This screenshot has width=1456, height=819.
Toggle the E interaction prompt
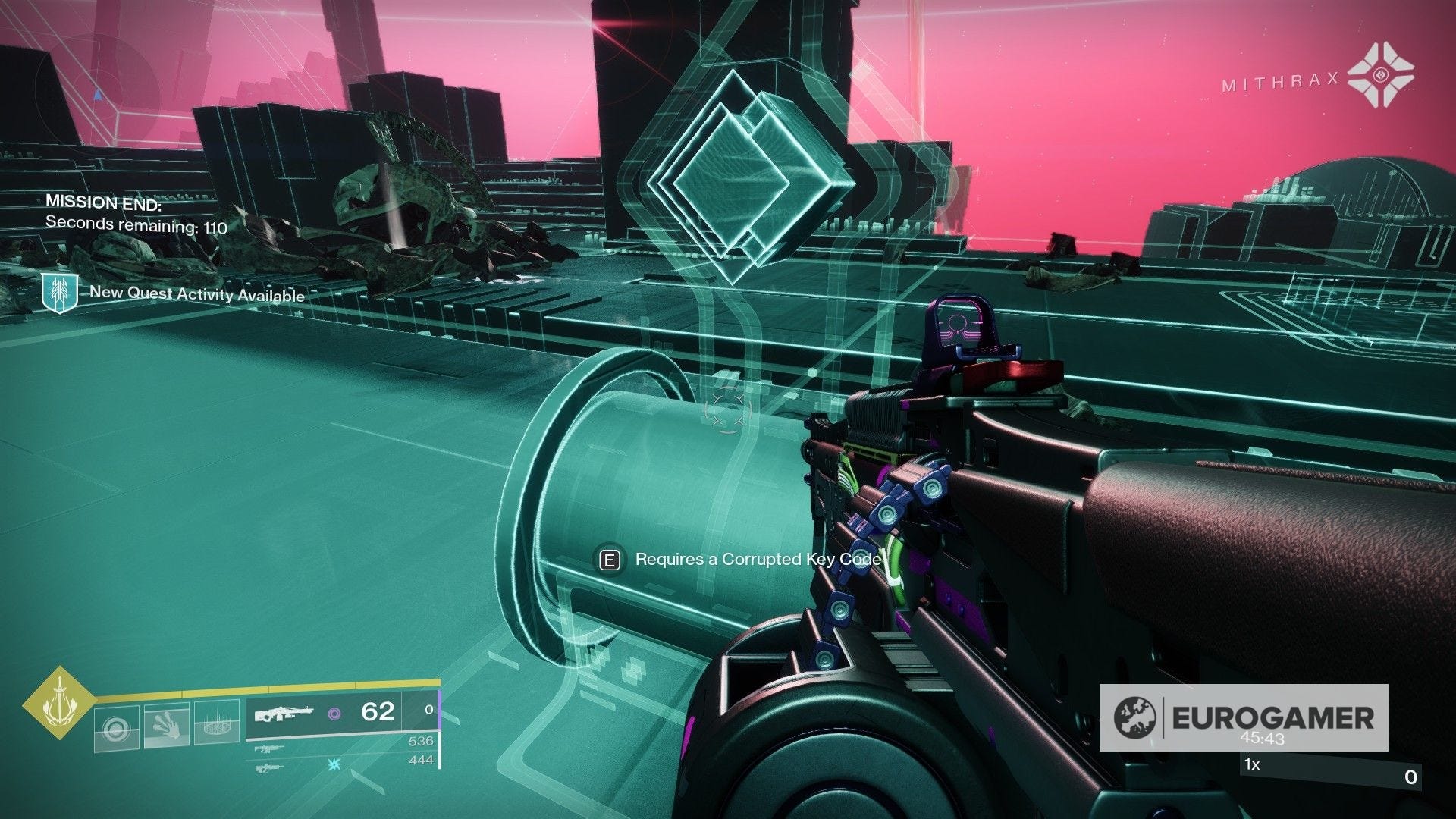[x=610, y=560]
